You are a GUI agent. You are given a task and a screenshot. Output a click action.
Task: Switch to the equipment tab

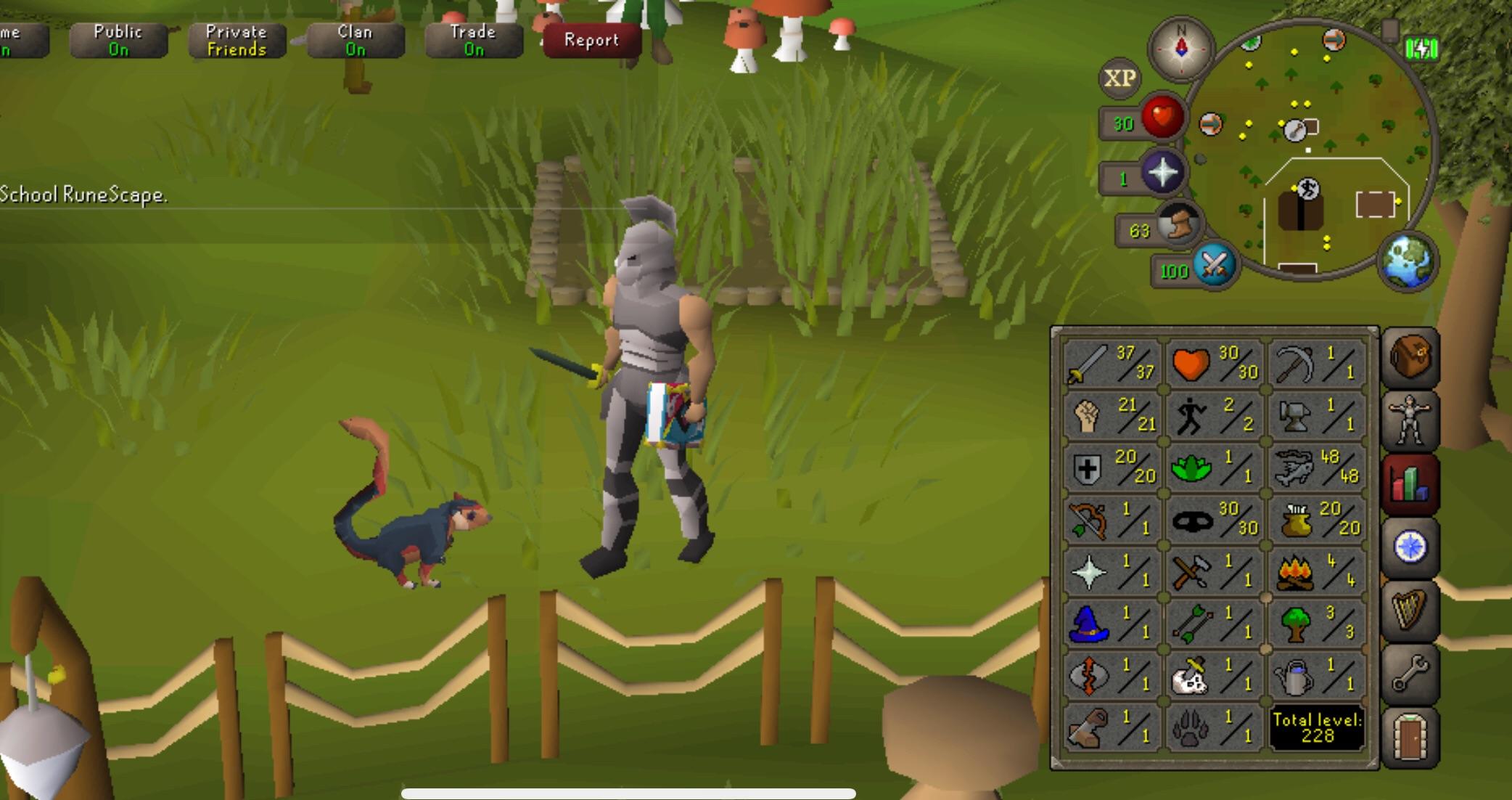pos(1410,419)
